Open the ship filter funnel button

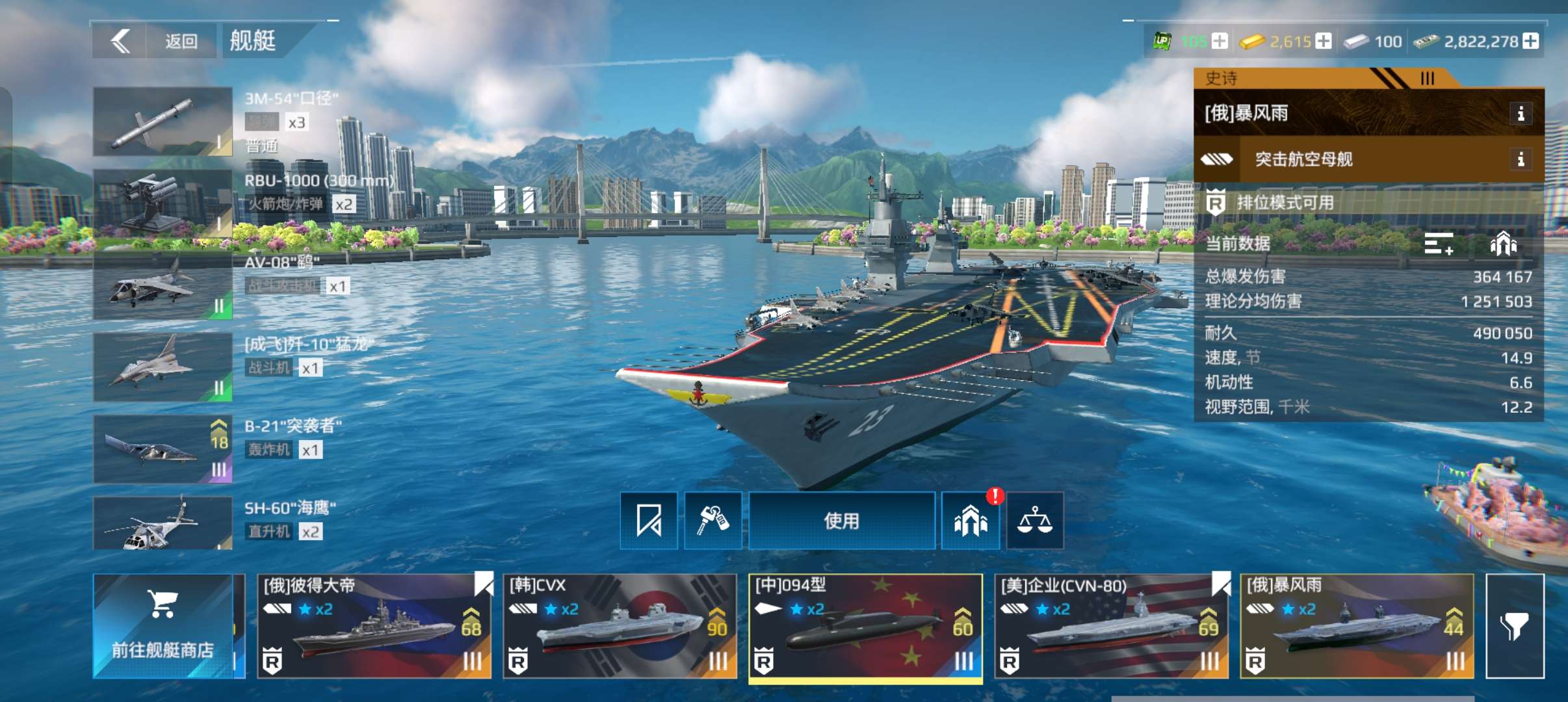tap(1515, 626)
